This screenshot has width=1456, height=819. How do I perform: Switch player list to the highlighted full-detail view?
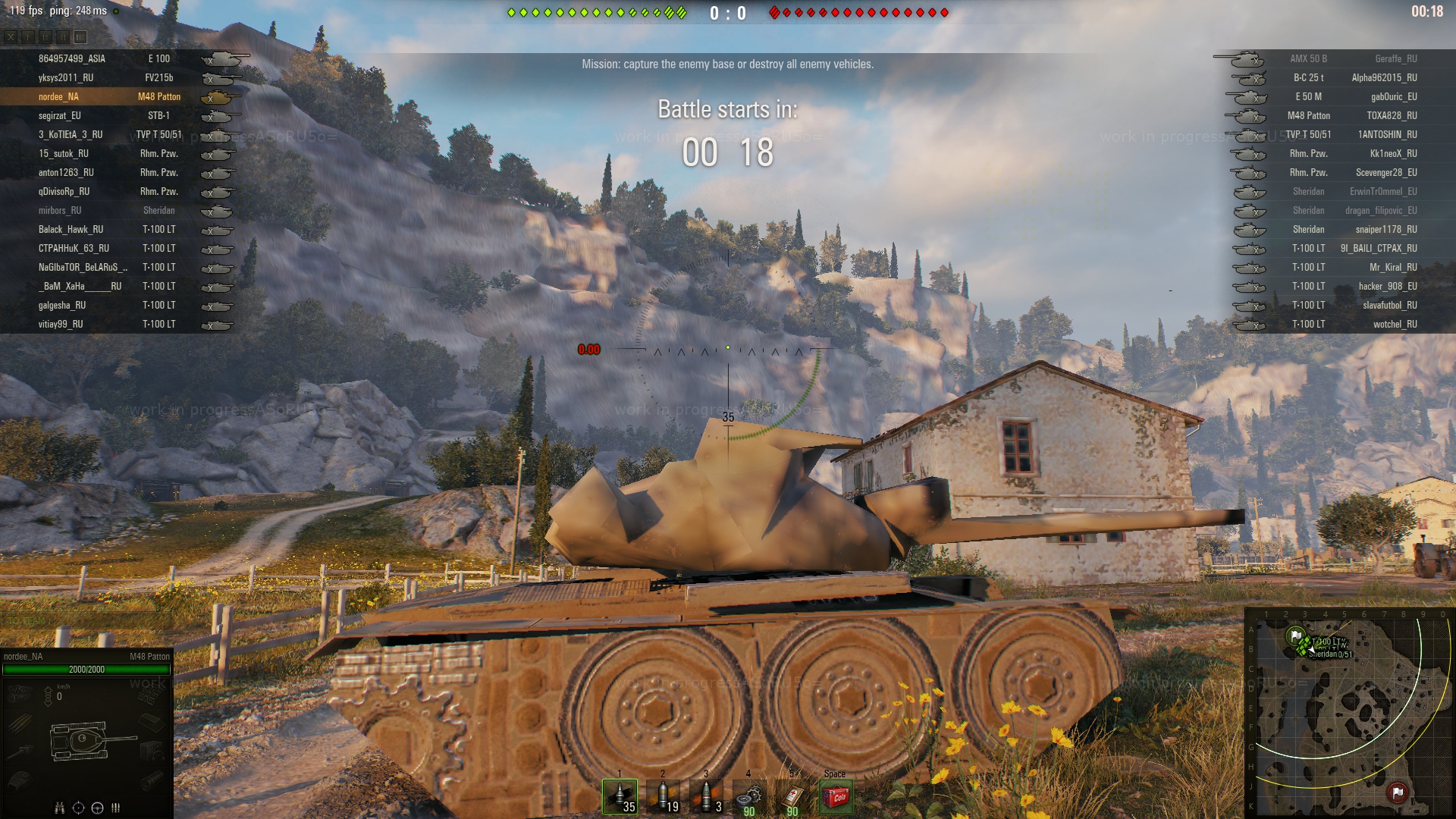coord(80,36)
